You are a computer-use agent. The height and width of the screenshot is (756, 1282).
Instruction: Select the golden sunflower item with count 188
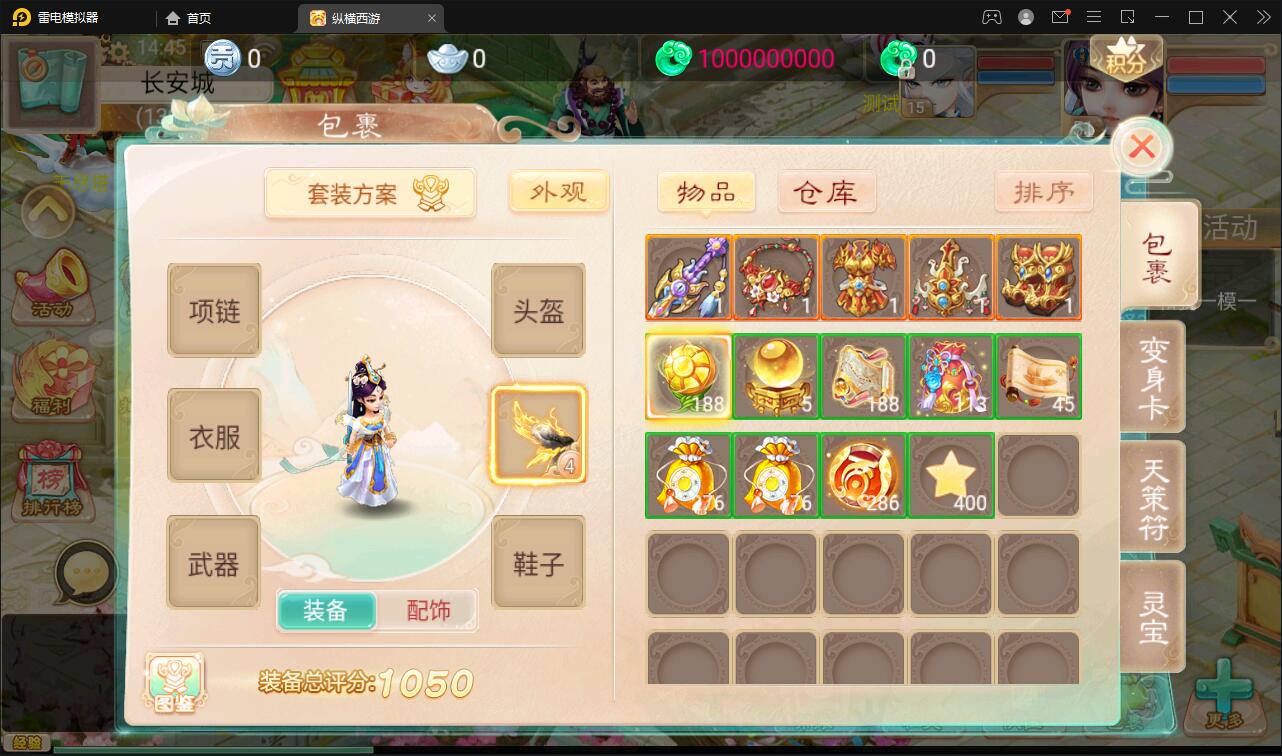click(688, 376)
